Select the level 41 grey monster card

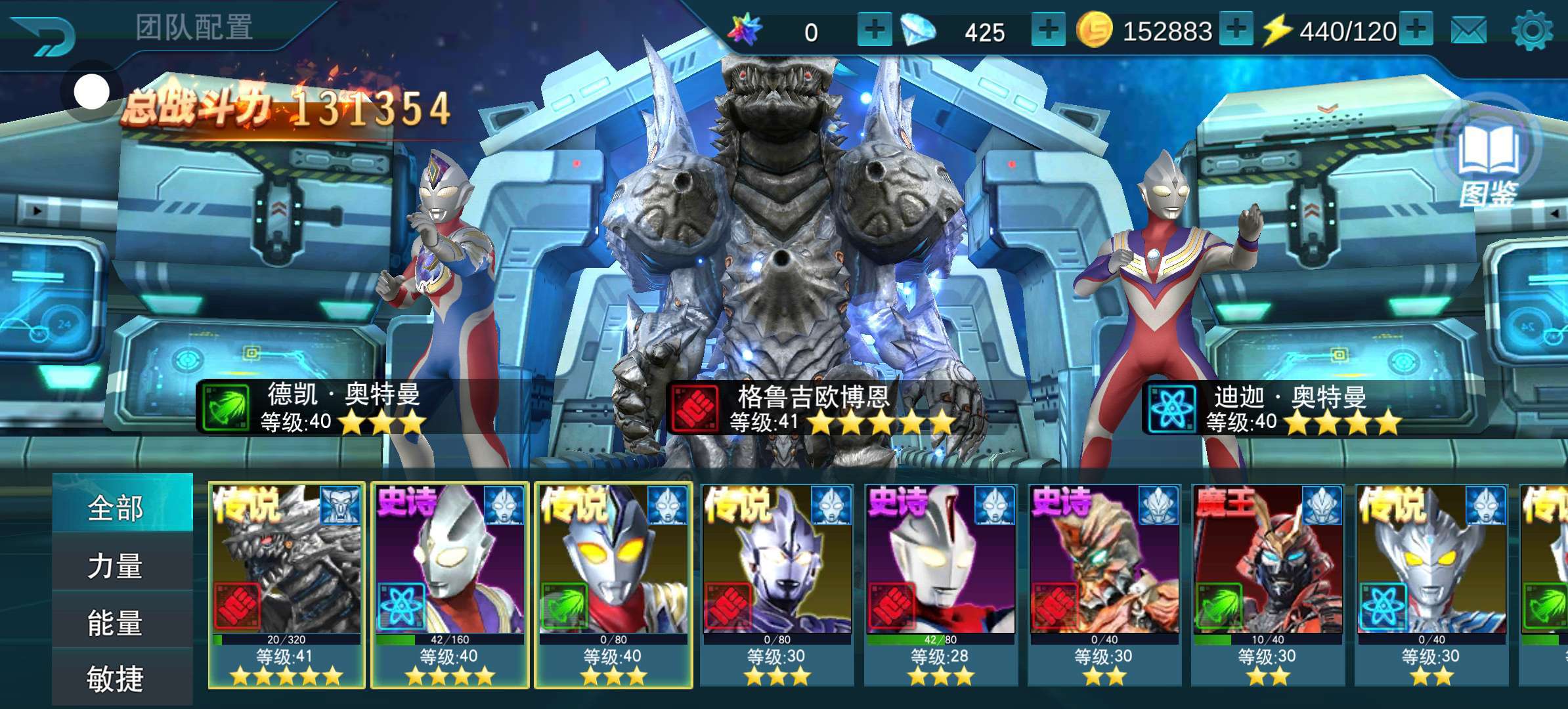click(286, 585)
